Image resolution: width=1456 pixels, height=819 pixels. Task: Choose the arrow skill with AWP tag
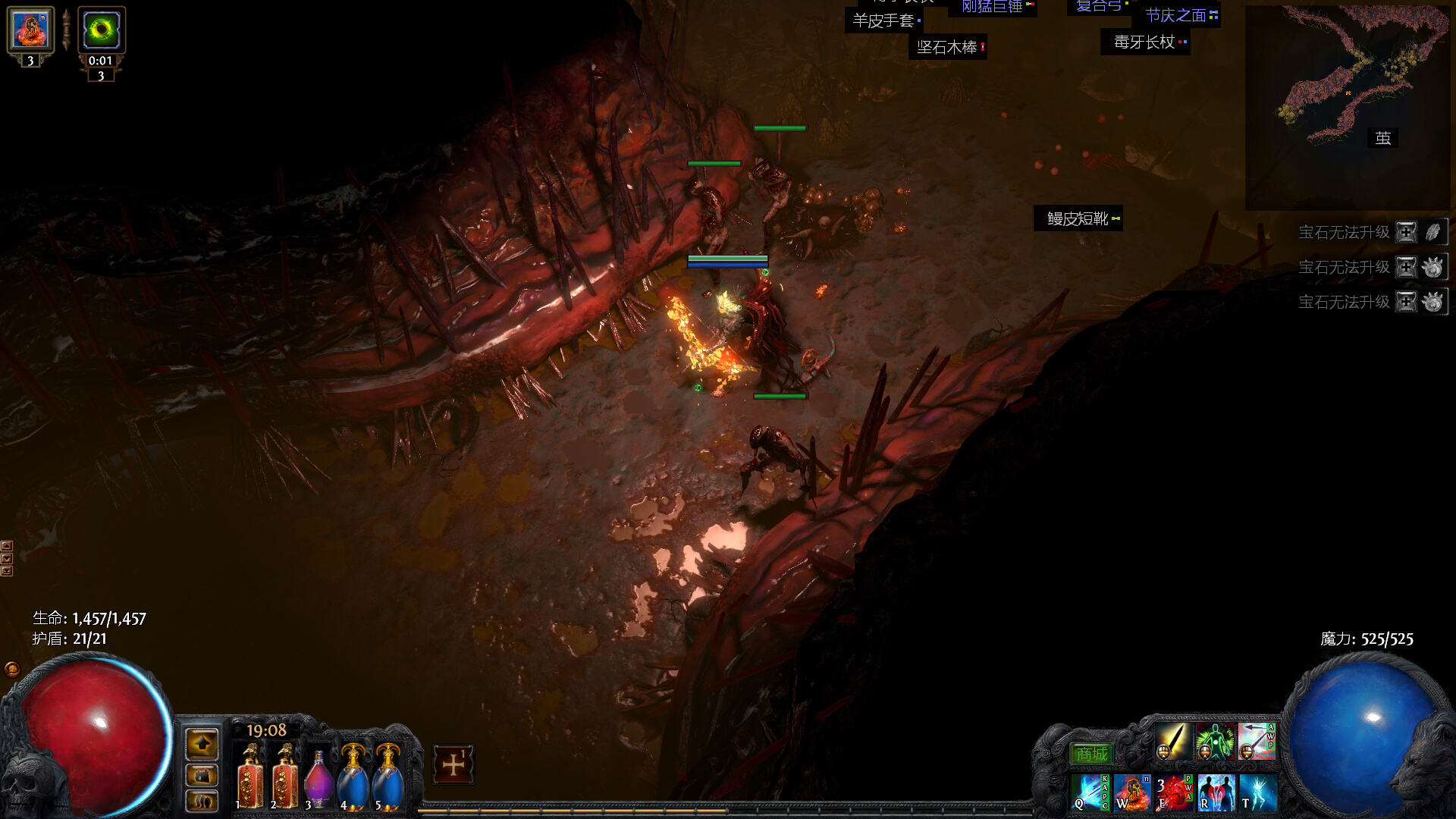point(1257,742)
